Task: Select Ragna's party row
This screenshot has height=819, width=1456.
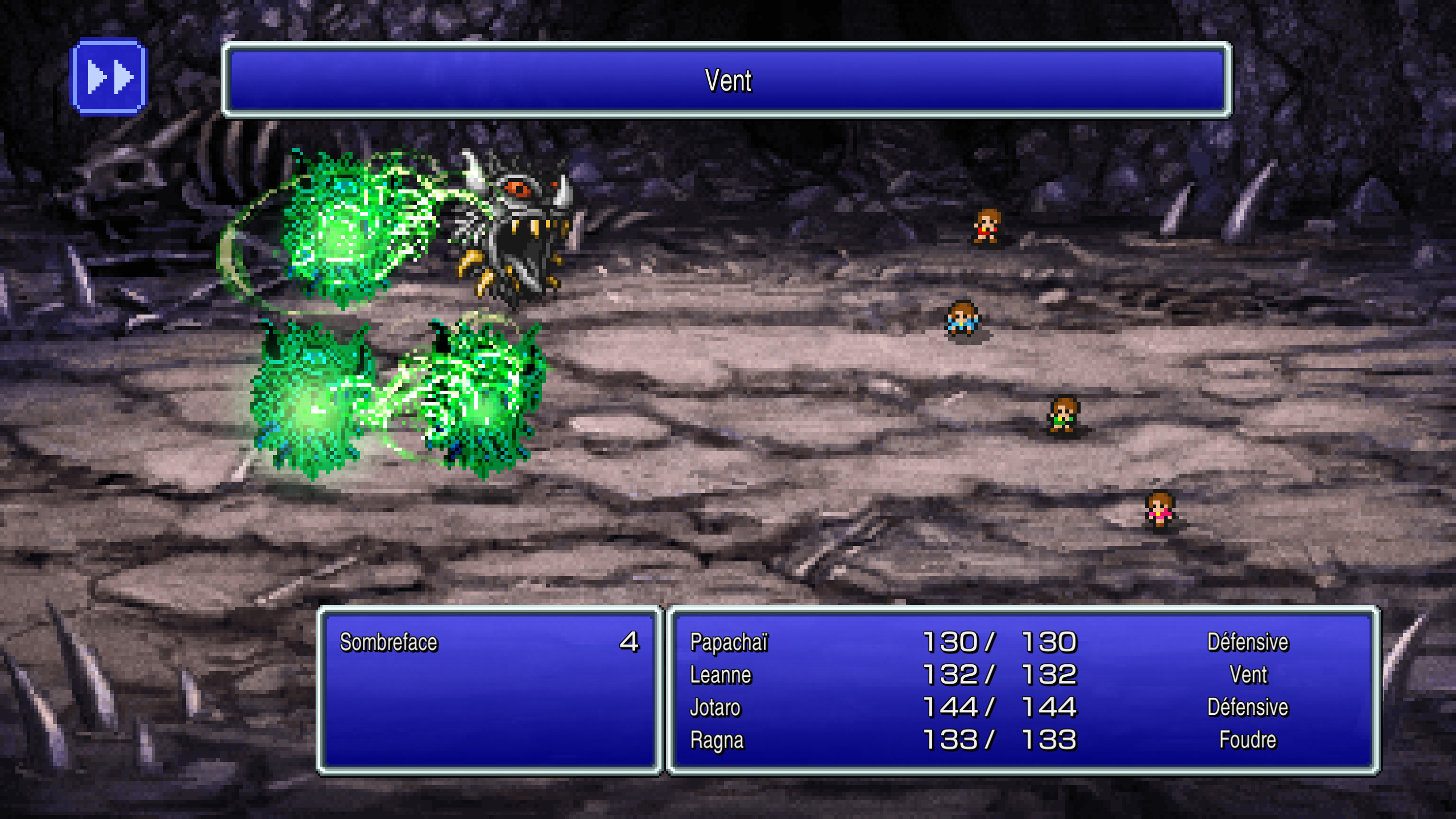Action: point(717,740)
